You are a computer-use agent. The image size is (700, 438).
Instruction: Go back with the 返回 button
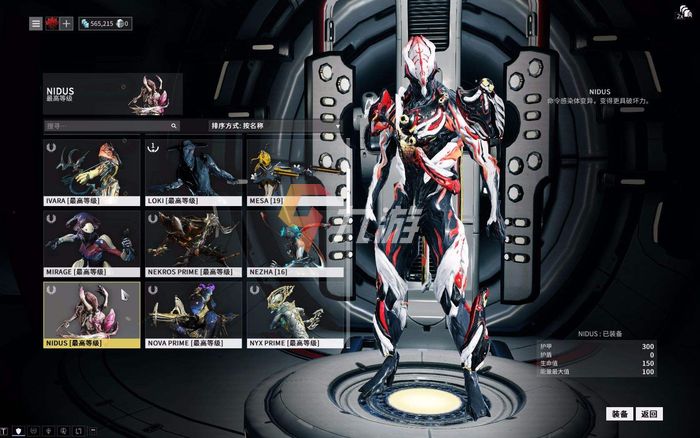click(x=649, y=413)
